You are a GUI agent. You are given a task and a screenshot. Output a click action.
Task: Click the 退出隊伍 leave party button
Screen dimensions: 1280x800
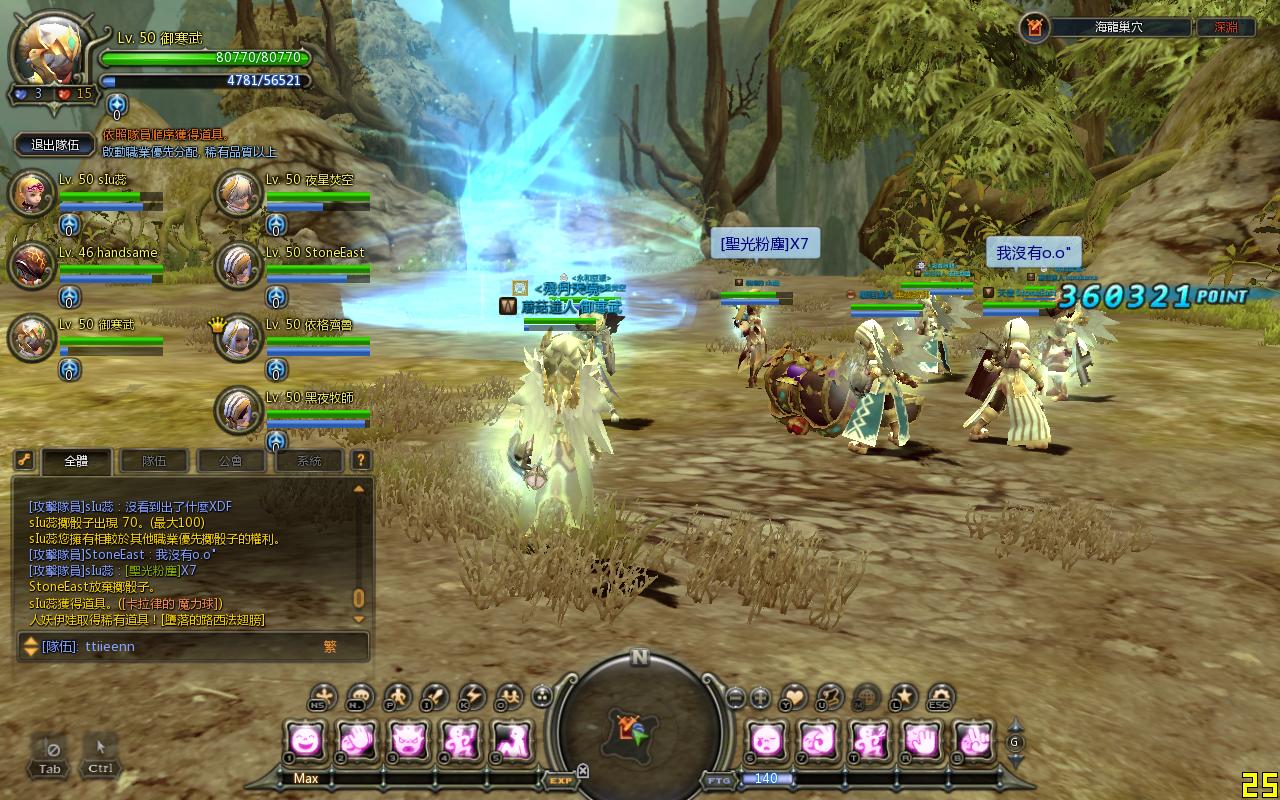[55, 145]
